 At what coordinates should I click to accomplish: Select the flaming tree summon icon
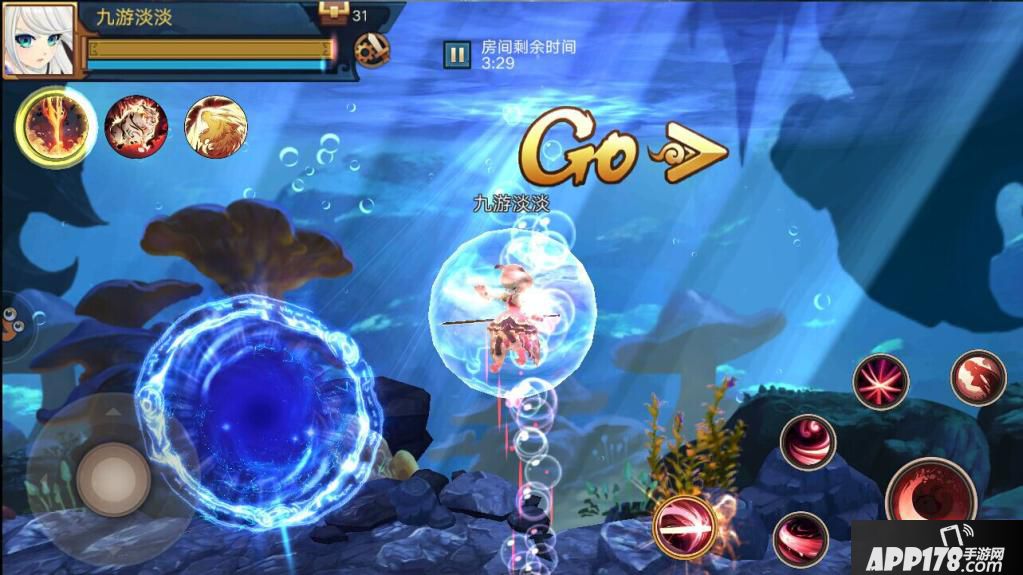[x=55, y=127]
